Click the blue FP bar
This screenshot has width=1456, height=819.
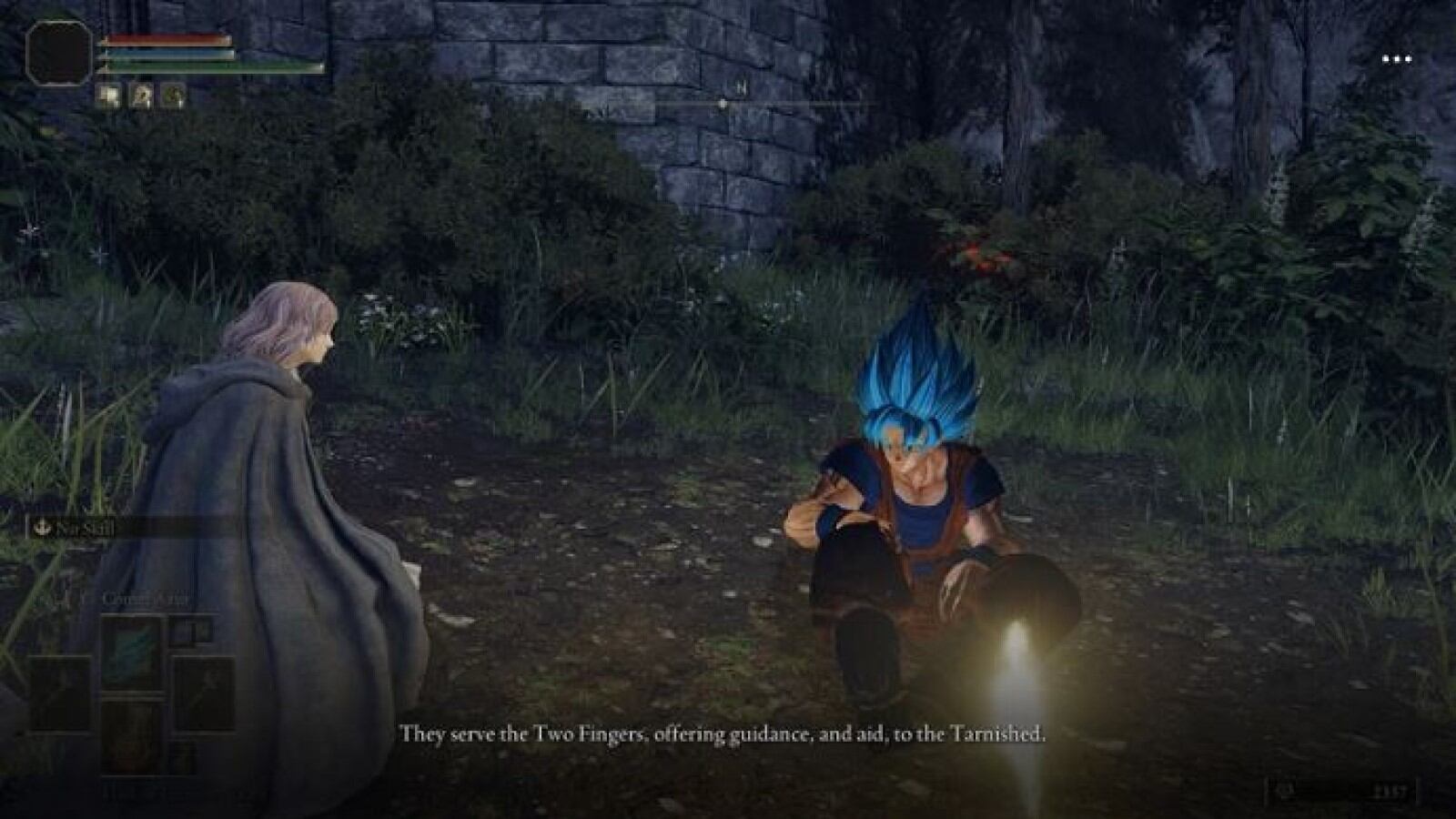click(168, 54)
